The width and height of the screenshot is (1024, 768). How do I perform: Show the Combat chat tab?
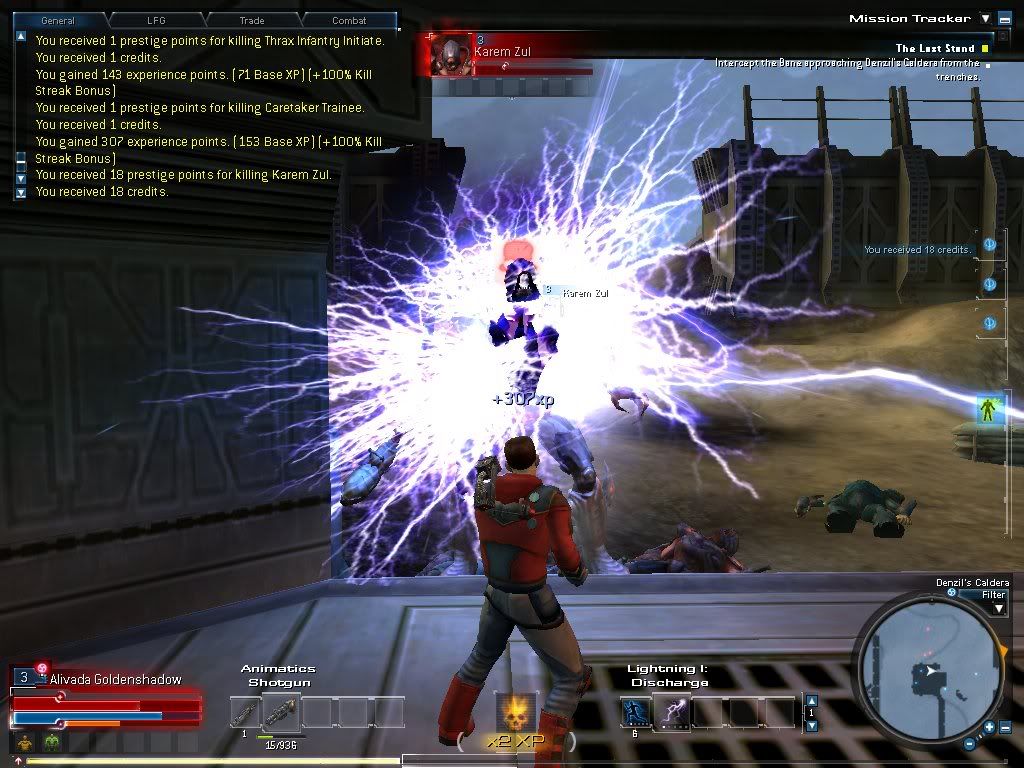coord(348,20)
